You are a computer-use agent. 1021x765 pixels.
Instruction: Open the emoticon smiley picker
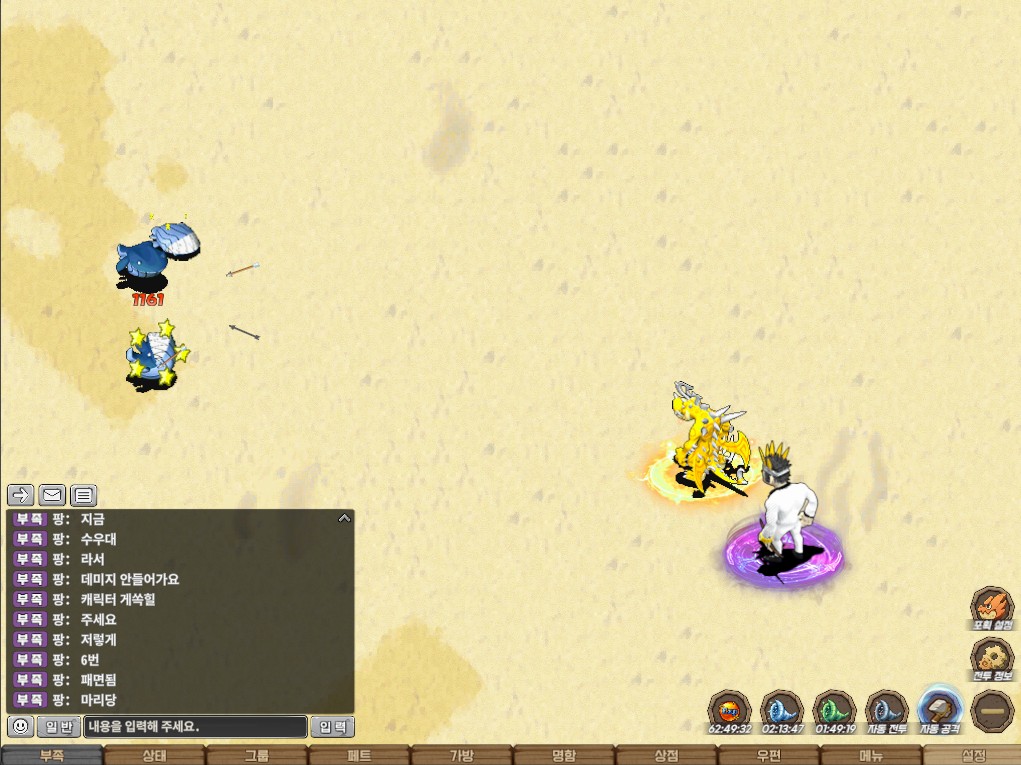[20, 727]
